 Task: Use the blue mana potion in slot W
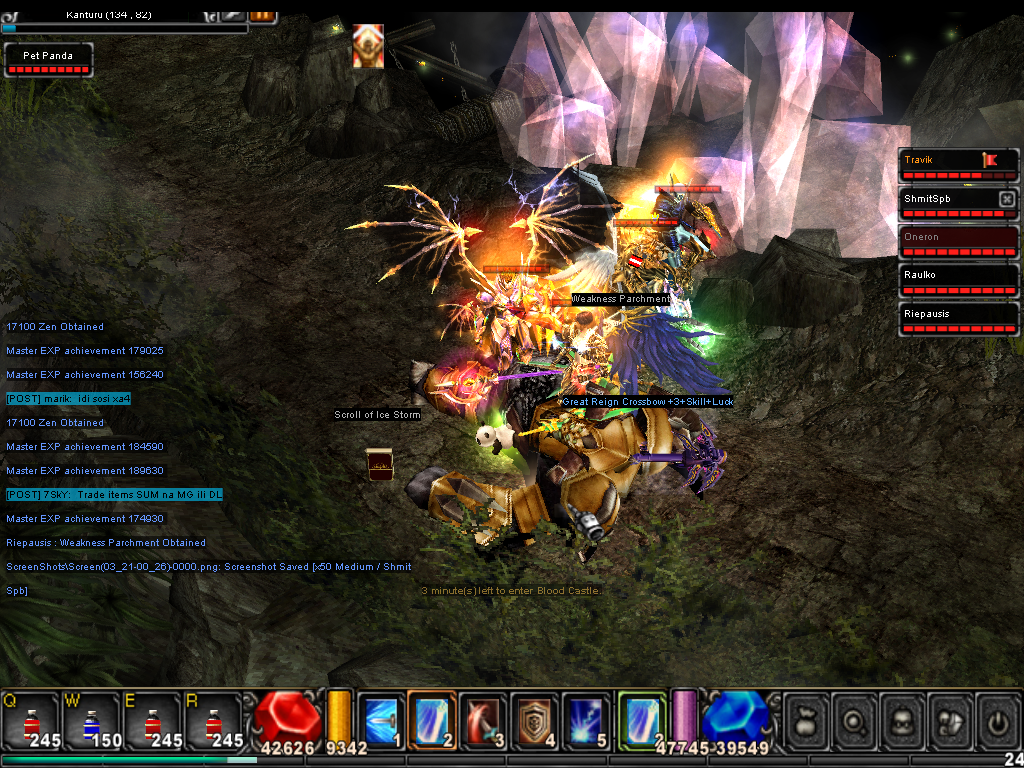coord(90,720)
